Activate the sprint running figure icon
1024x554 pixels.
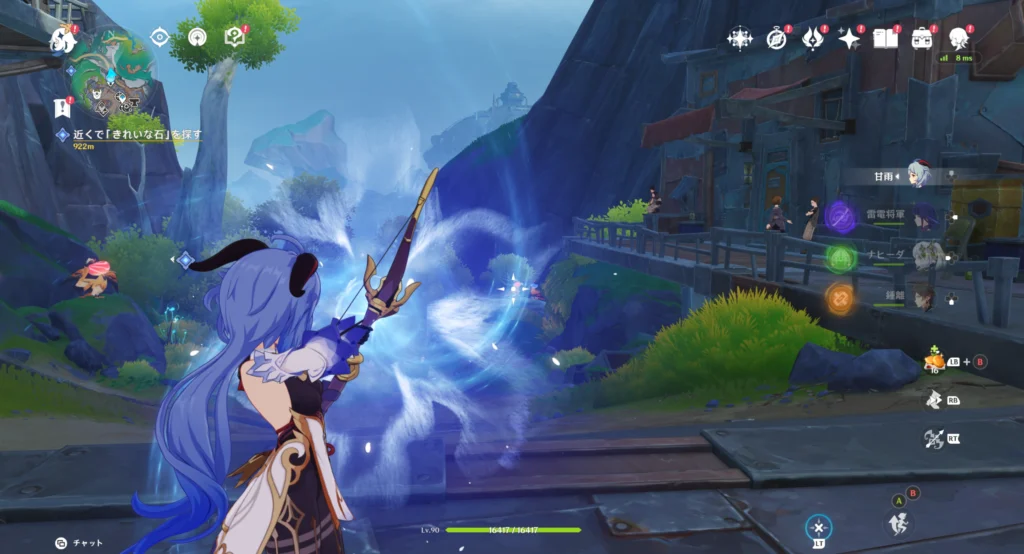(933, 400)
